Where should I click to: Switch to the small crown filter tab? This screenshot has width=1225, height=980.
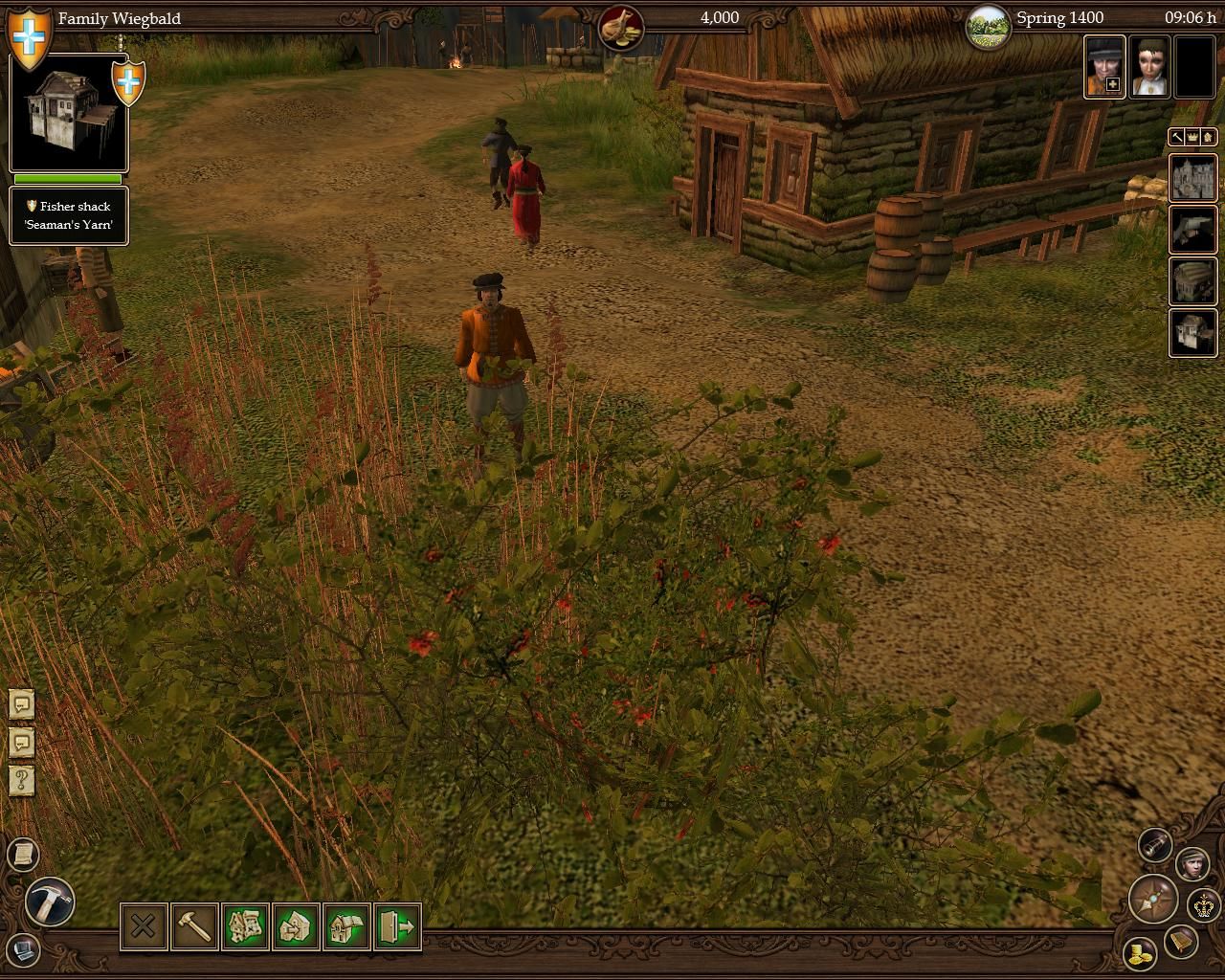tap(1192, 138)
